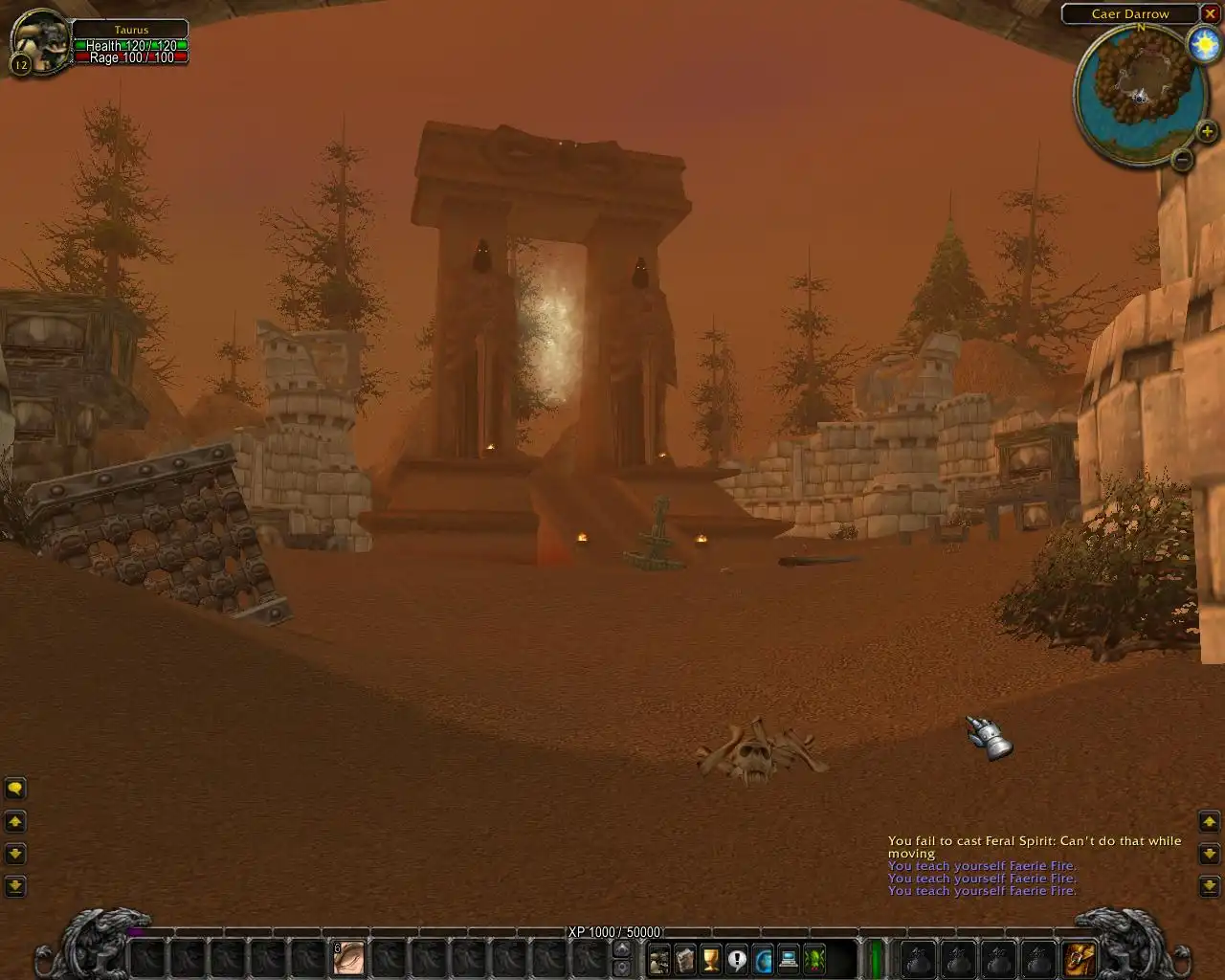Image resolution: width=1225 pixels, height=980 pixels.
Task: Close the minimap with the red X
Action: (1210, 14)
